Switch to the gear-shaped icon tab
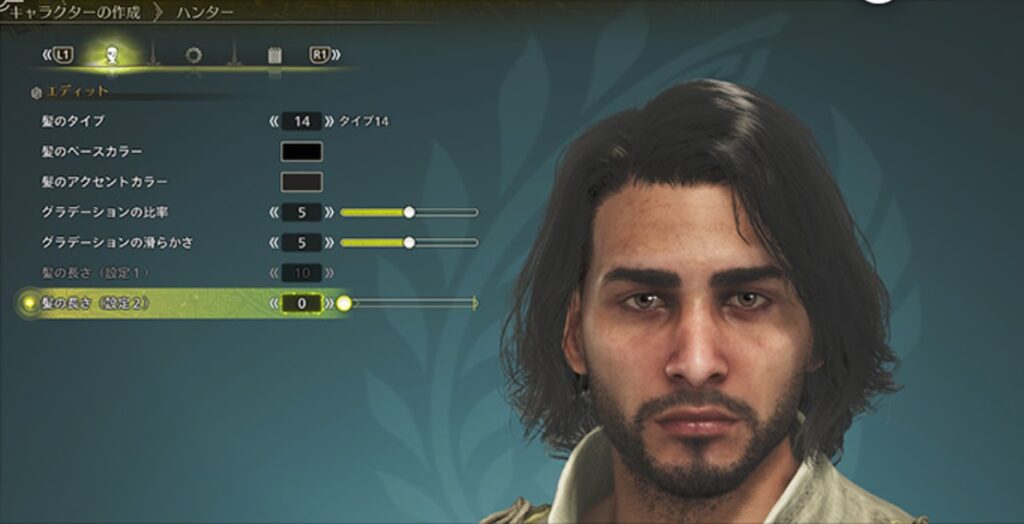 tap(193, 56)
